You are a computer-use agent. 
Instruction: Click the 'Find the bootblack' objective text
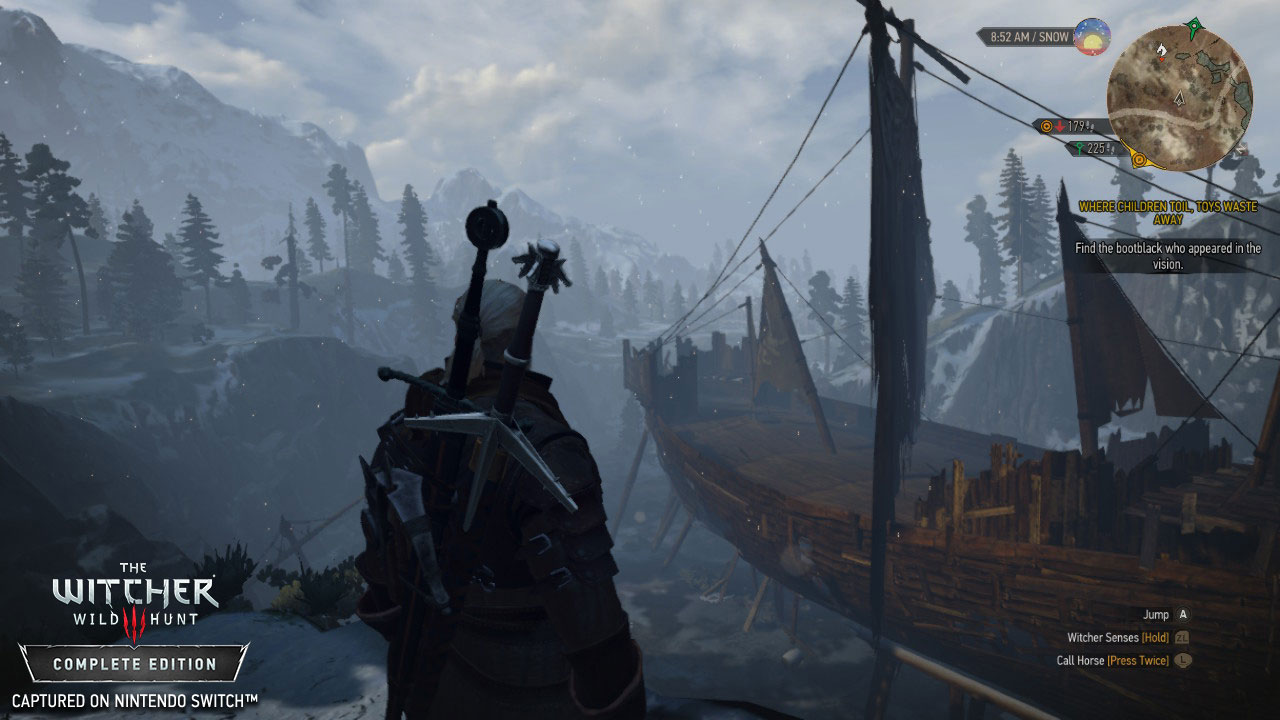[x=1168, y=256]
